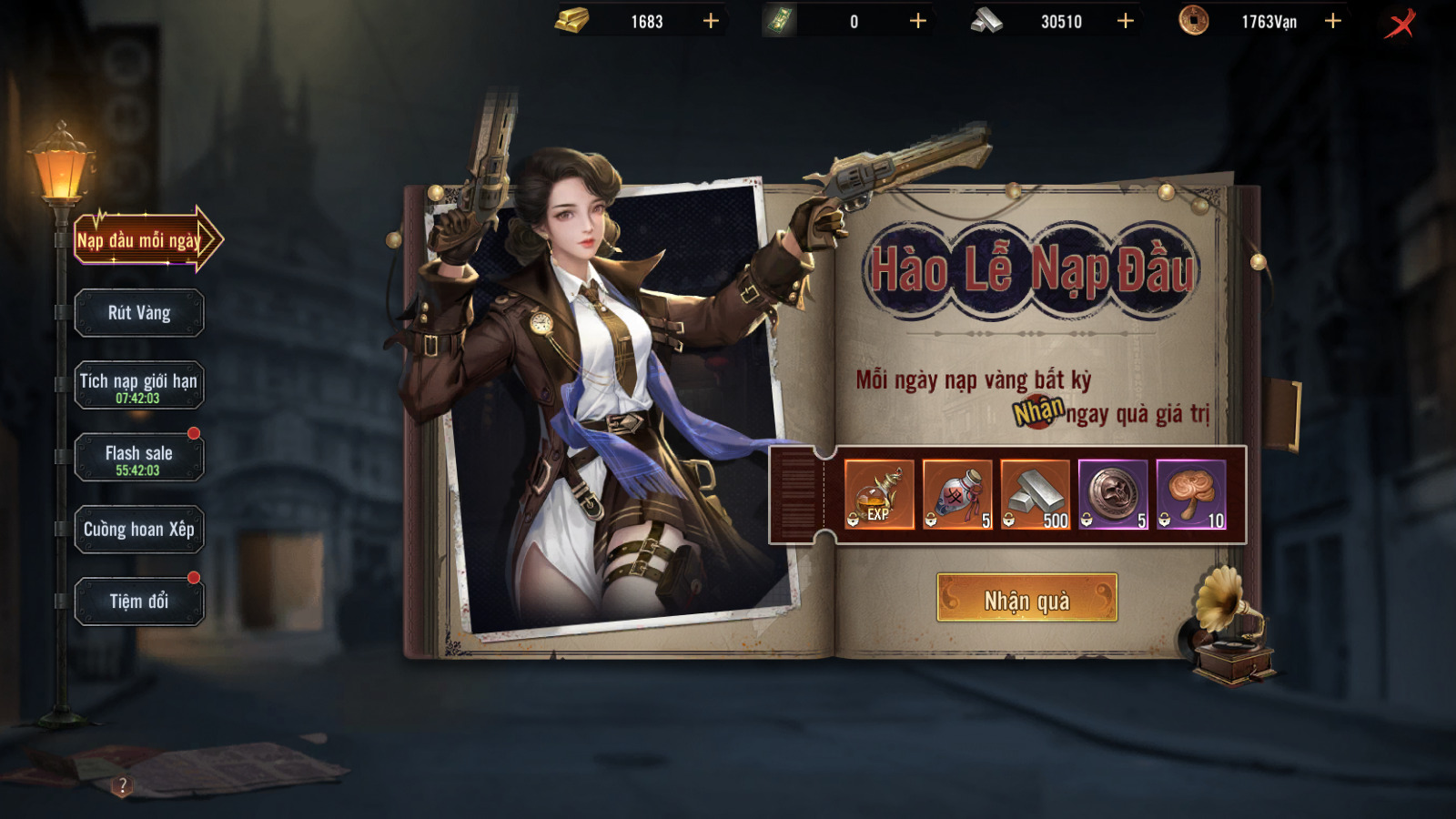Add silver ingots with plus button
The image size is (1456, 819).
coord(1126,21)
